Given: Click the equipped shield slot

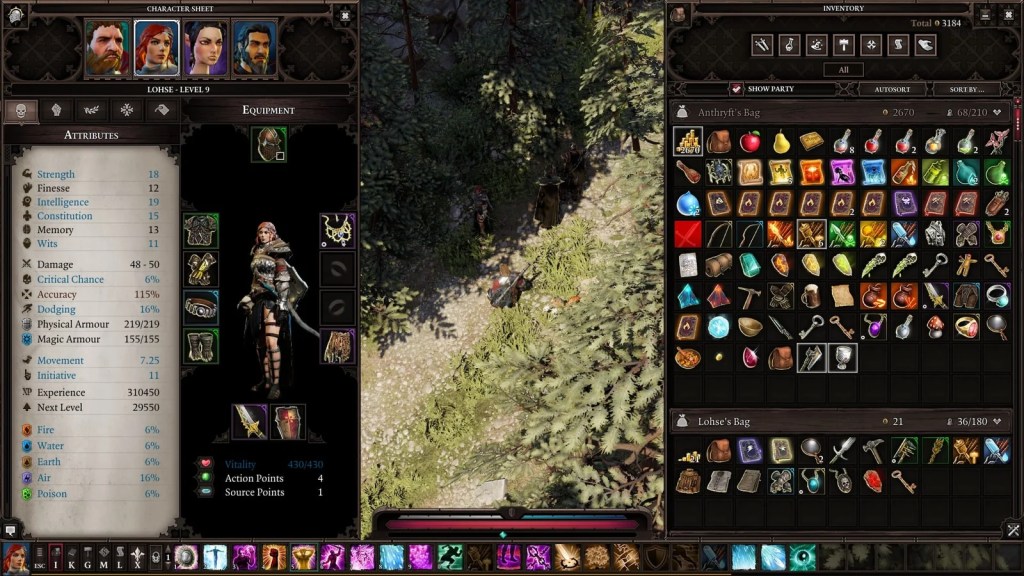Looking at the screenshot, I should 288,421.
